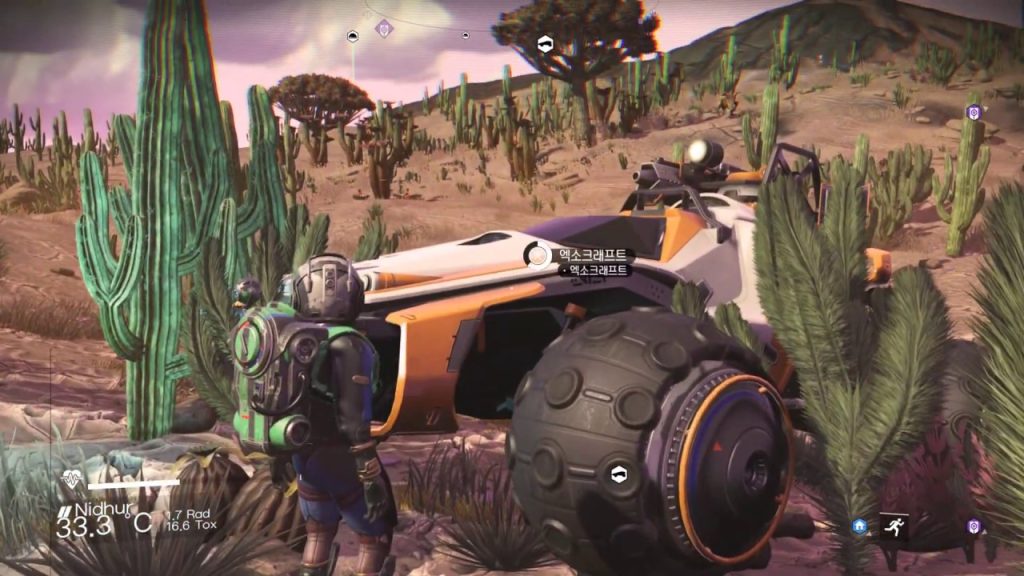Screen dimensions: 1024x576
Task: Select the white hexagon marker with light beam
Action: (x=353, y=36)
